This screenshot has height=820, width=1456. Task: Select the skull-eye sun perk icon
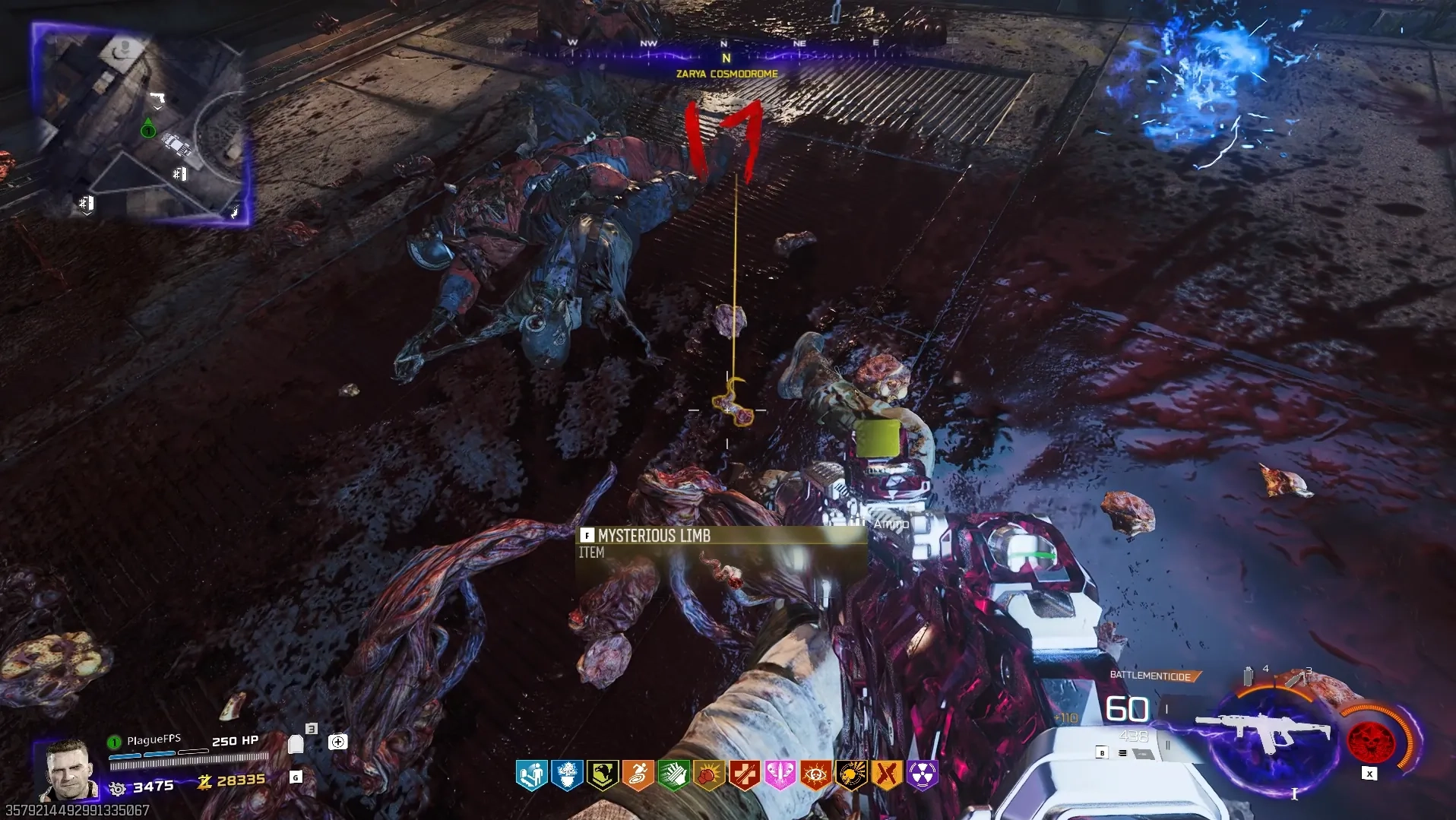[x=815, y=775]
